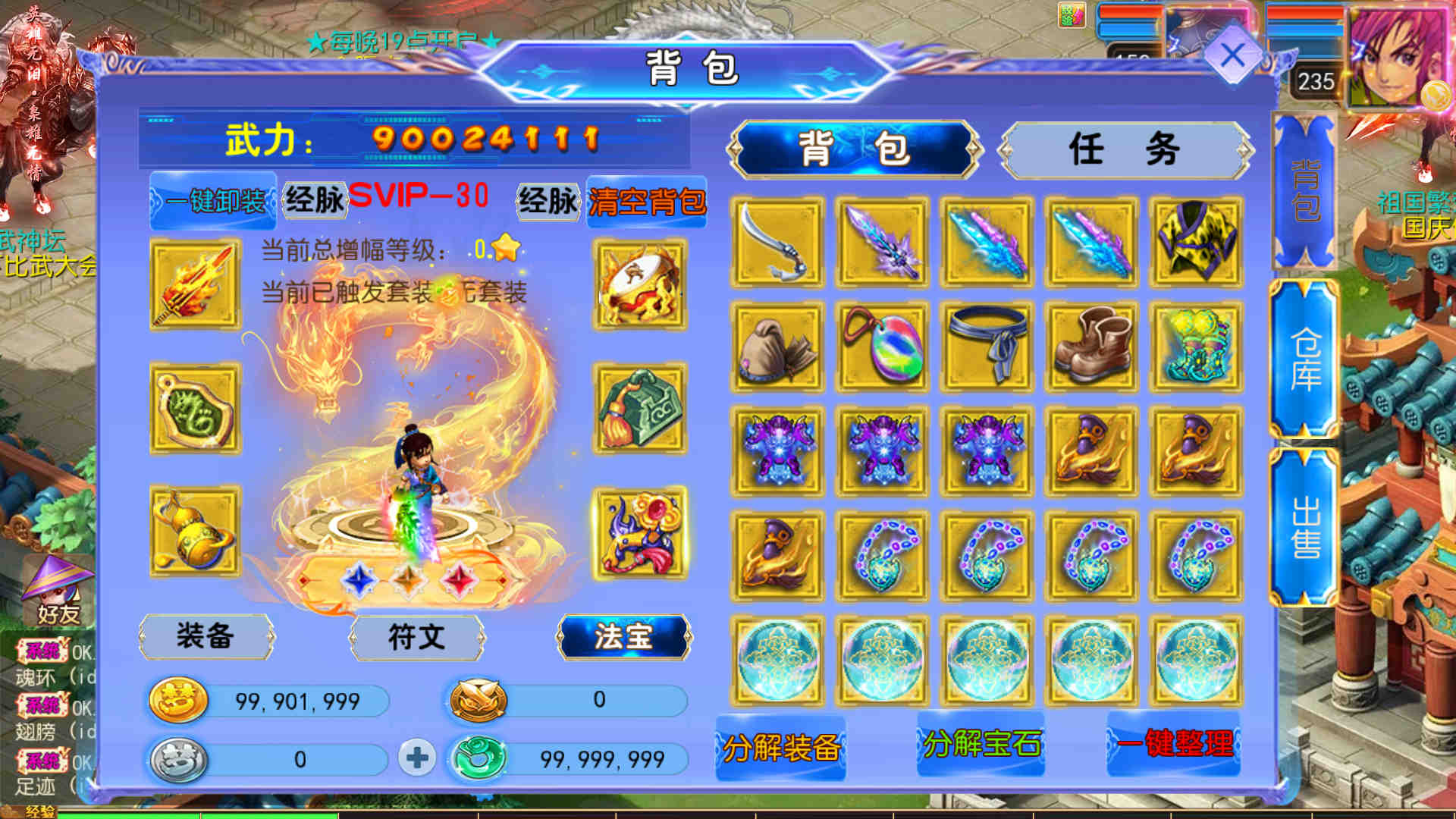The image size is (1456, 819).
Task: Switch to the 装备 equipment tab
Action: click(x=206, y=636)
